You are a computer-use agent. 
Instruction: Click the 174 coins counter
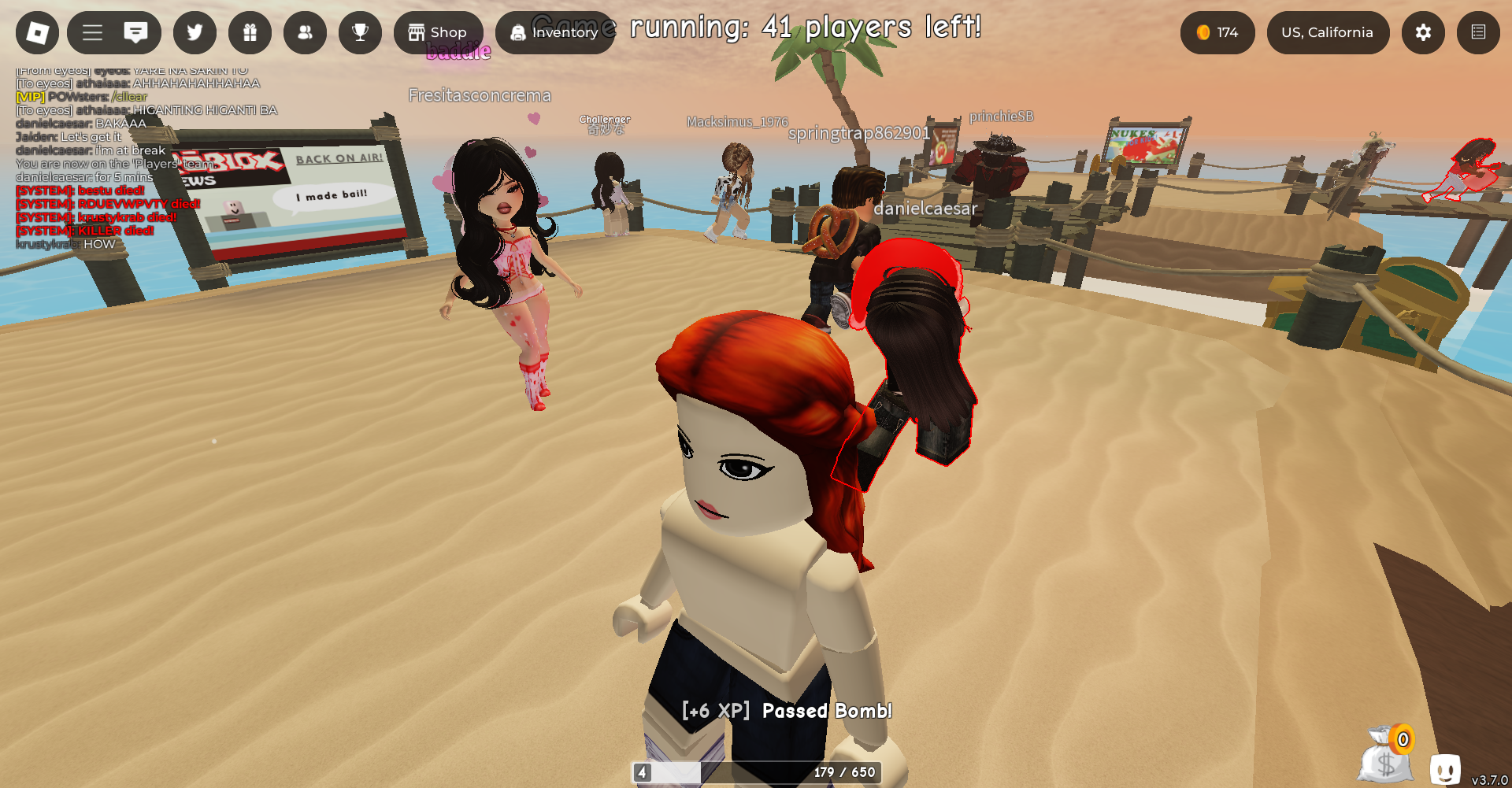point(1217,32)
